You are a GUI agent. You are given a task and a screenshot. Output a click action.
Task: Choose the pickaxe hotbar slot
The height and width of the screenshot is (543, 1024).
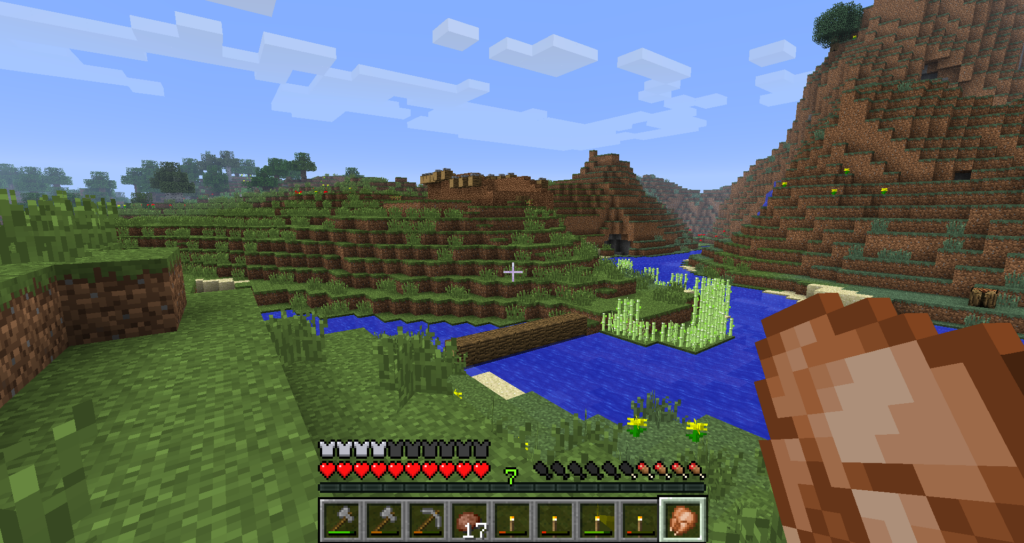pyautogui.click(x=427, y=520)
